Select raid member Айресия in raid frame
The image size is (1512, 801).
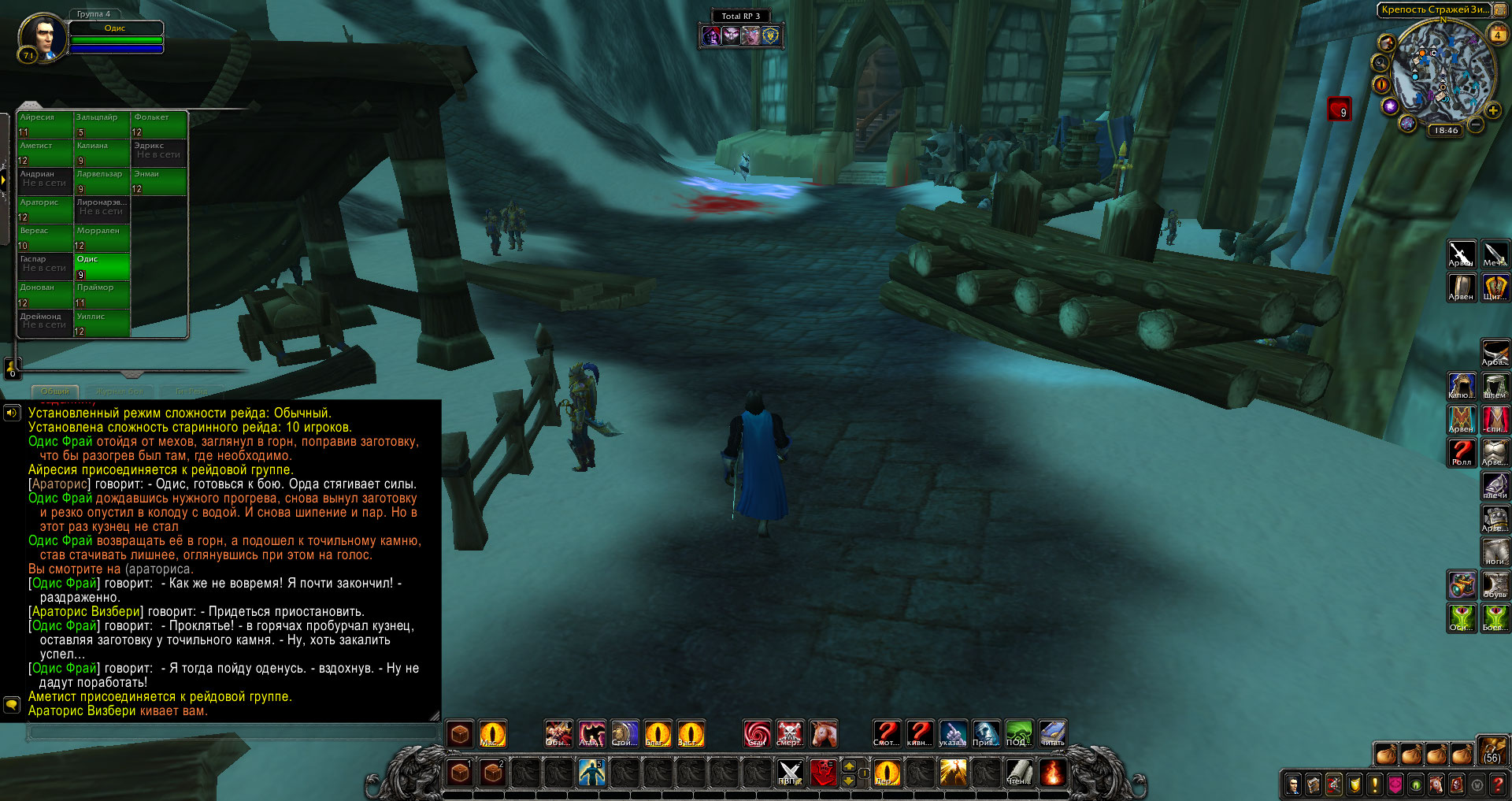(x=45, y=124)
